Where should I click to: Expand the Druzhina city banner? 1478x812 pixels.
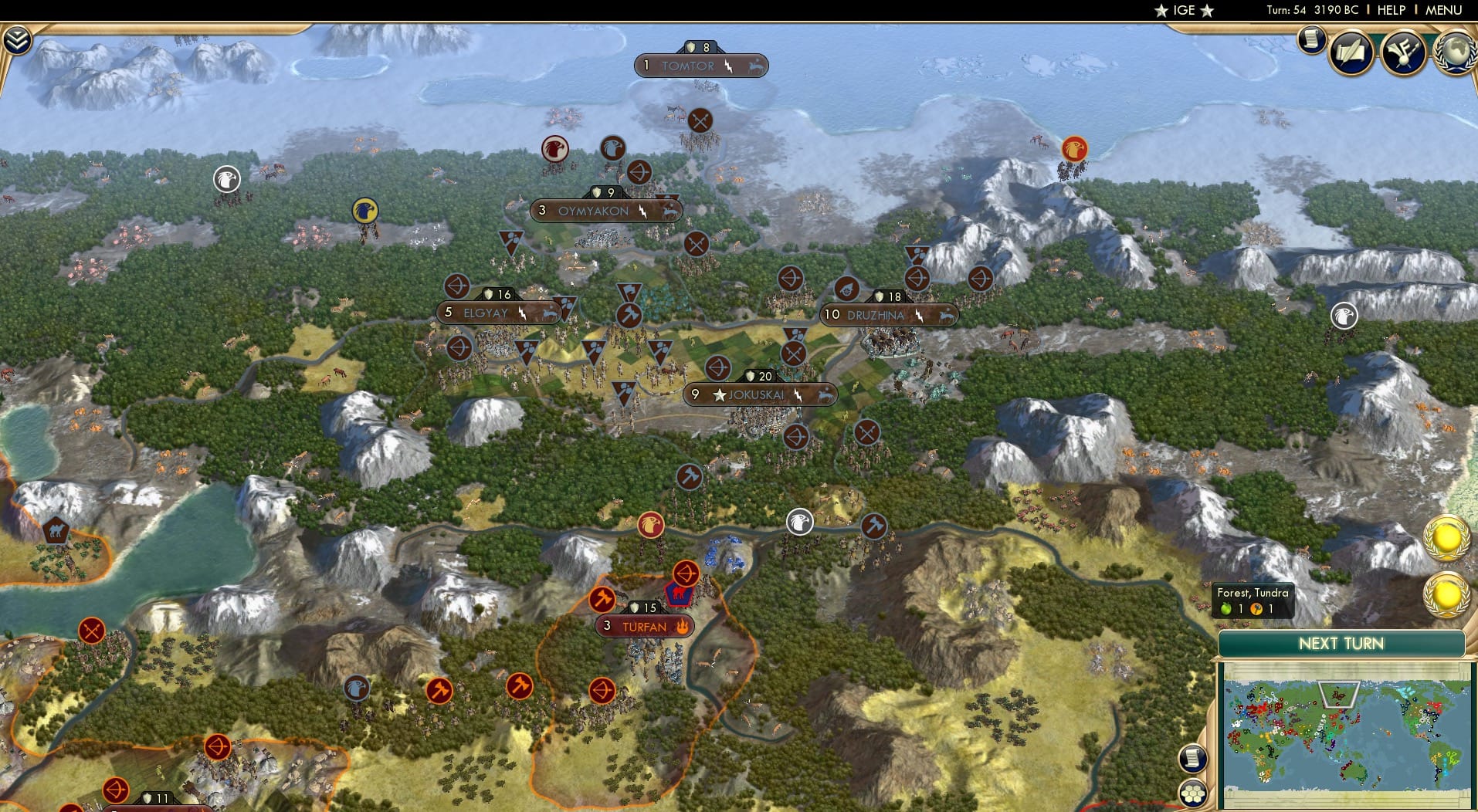886,314
